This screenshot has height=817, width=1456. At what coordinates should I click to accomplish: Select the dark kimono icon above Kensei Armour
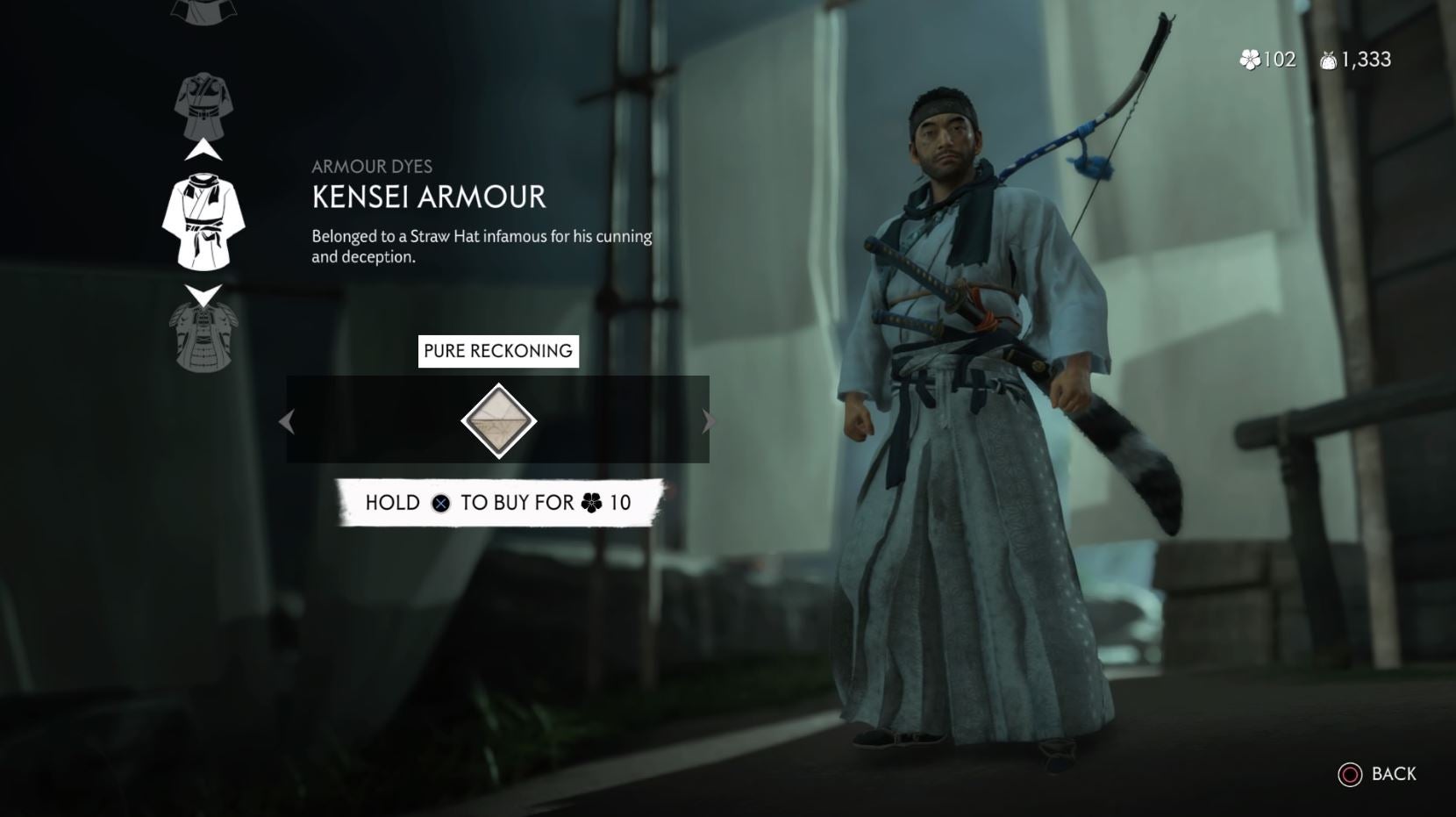coord(203,105)
